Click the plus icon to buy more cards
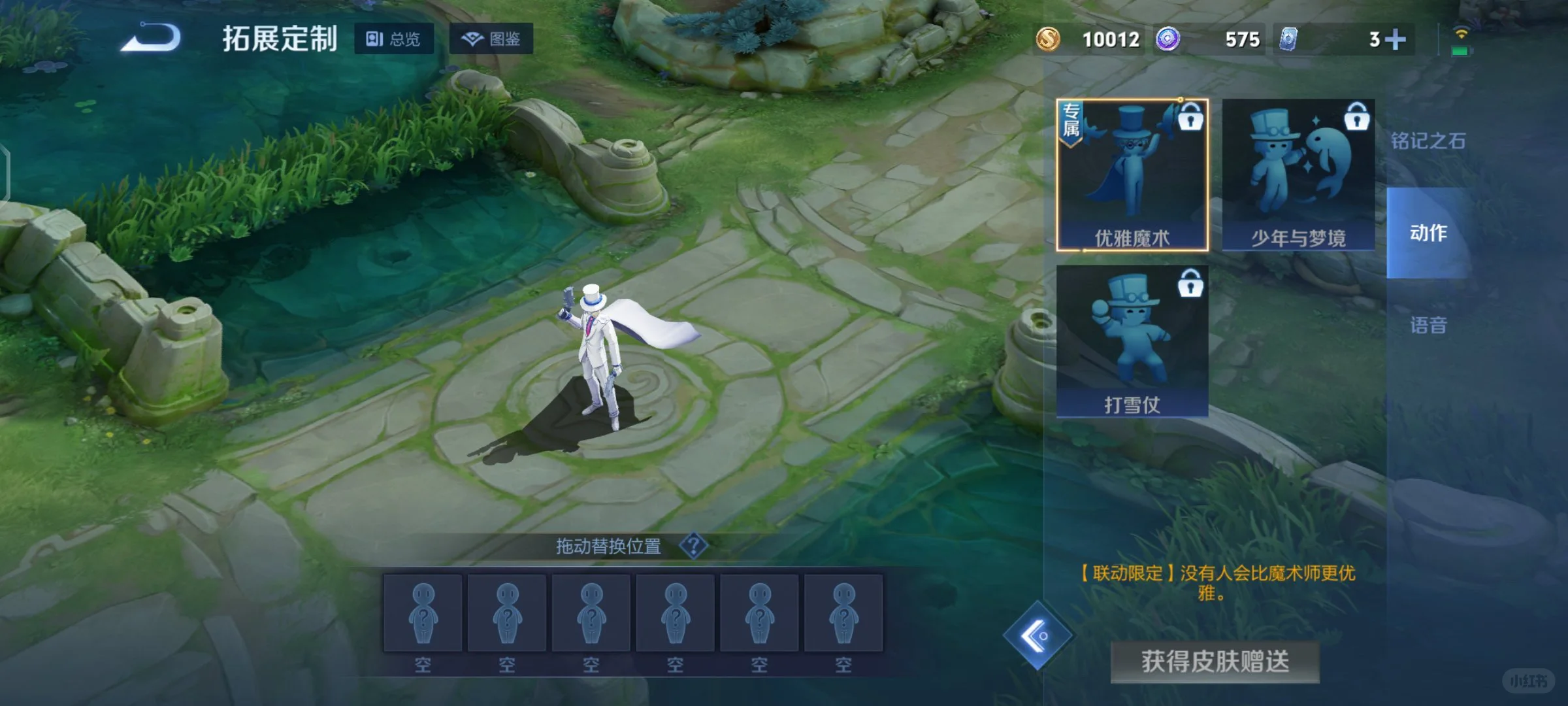This screenshot has width=1568, height=706. pos(1396,39)
